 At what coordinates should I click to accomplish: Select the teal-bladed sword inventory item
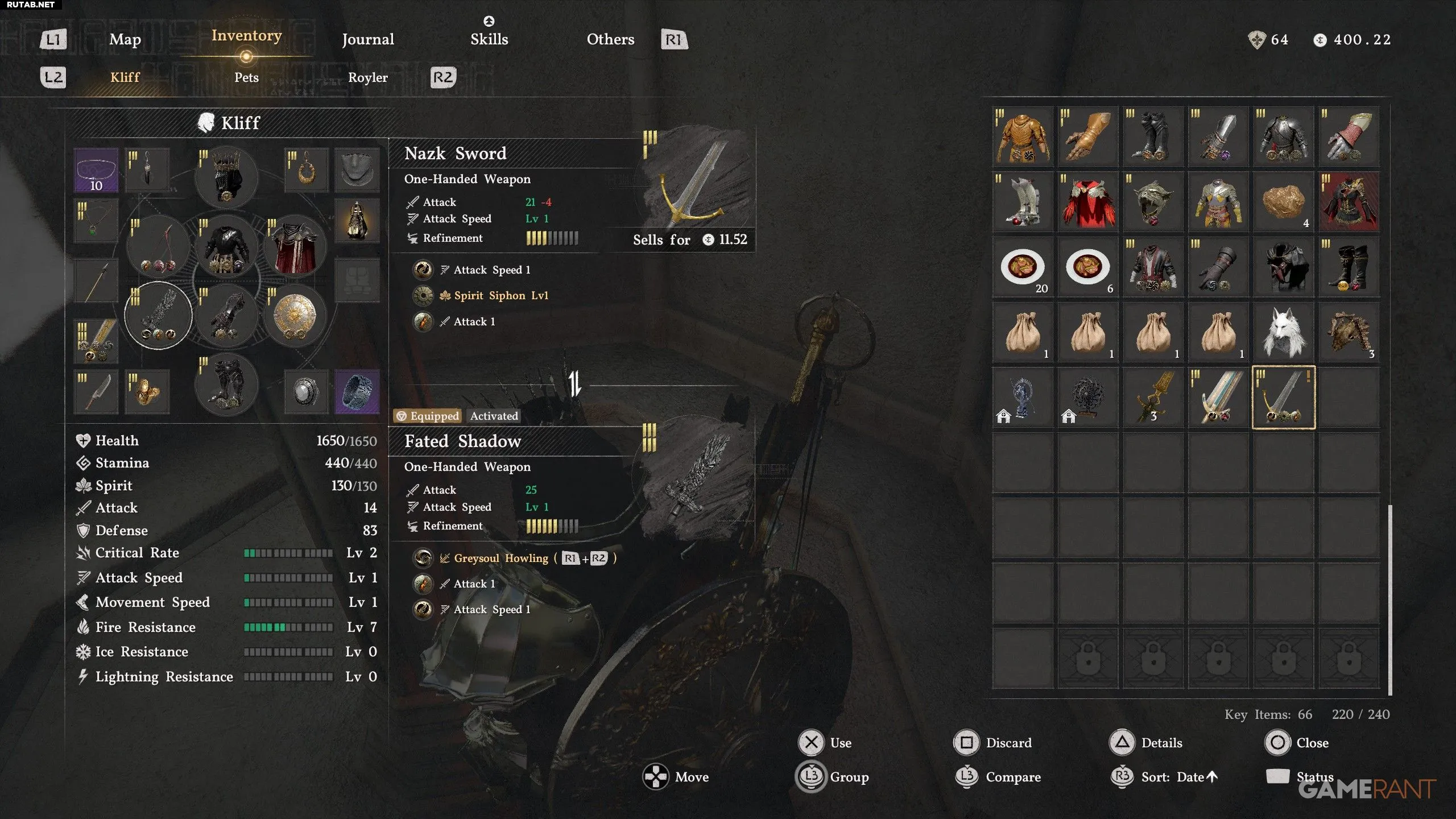click(x=1218, y=397)
